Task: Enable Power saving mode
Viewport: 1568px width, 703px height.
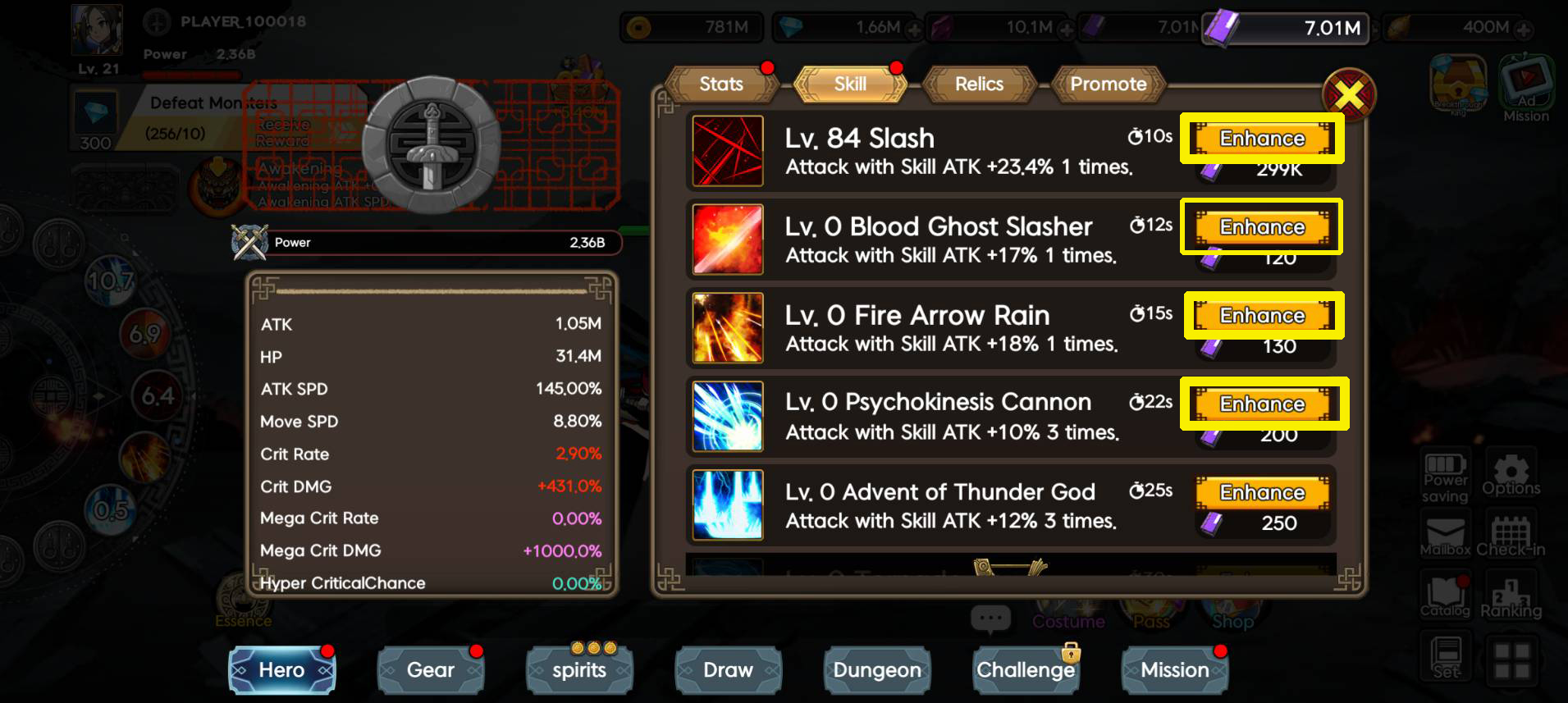Action: [x=1444, y=476]
